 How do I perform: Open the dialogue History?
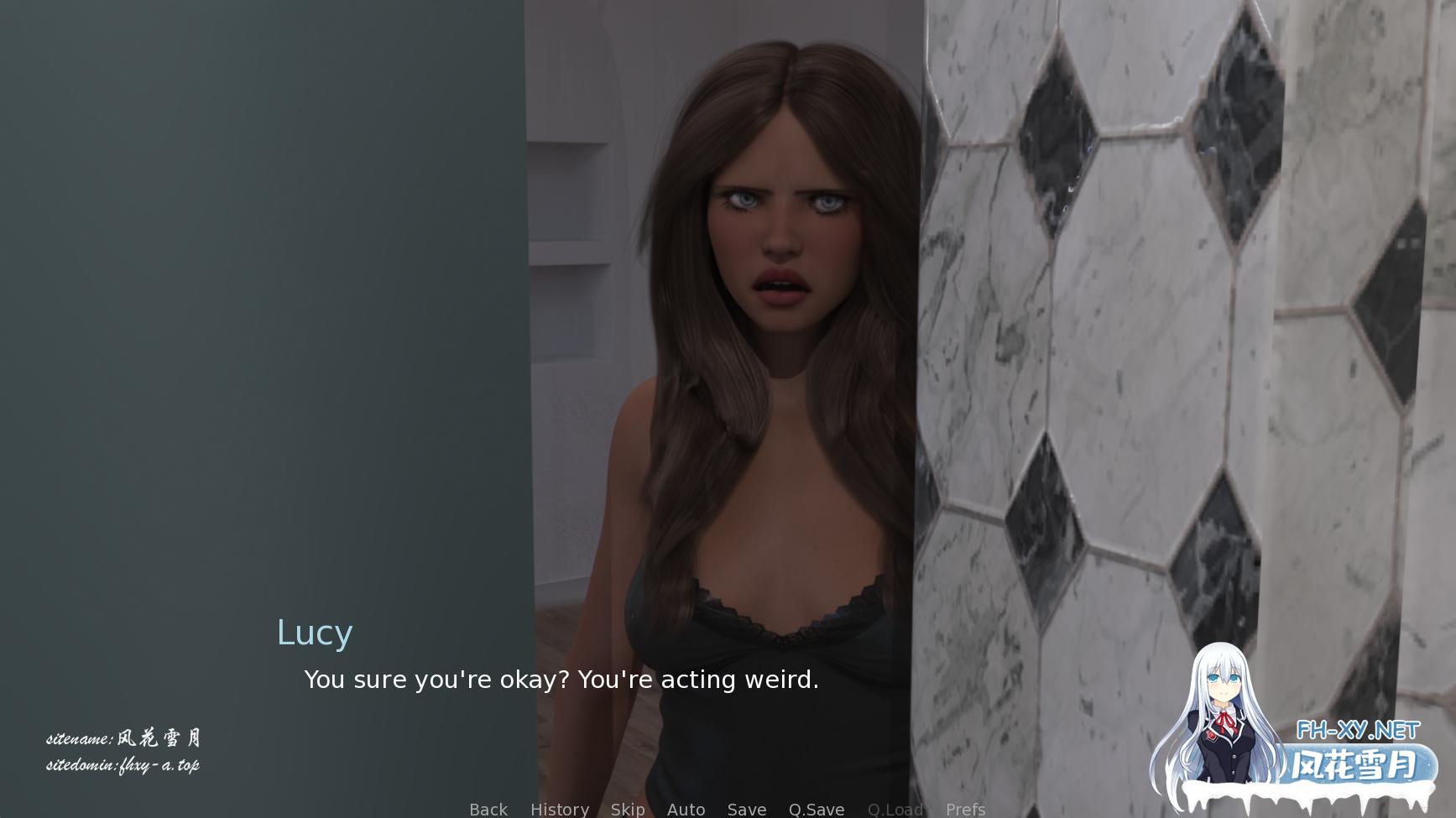coord(559,809)
